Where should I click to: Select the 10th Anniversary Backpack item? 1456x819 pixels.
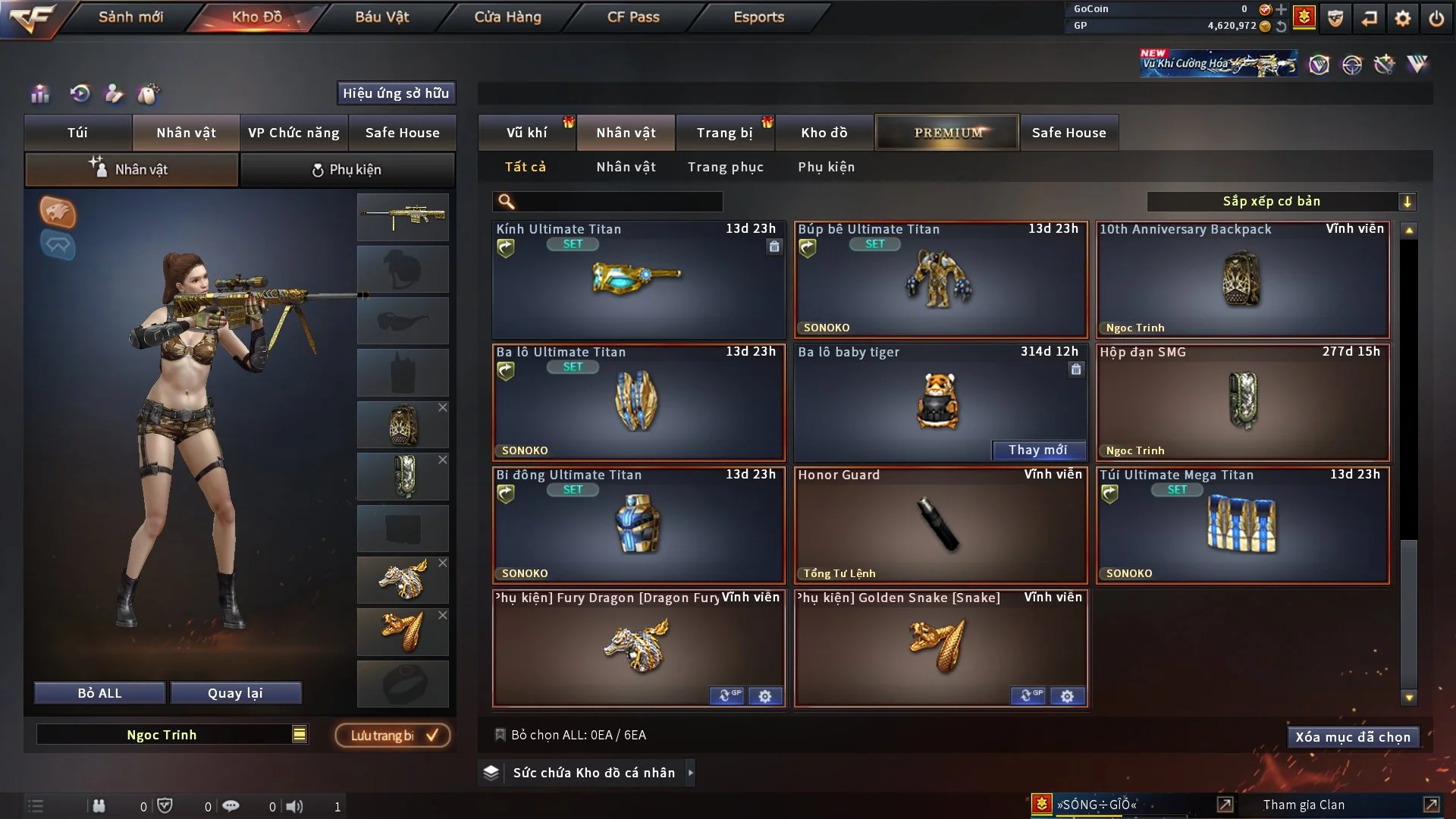click(x=1242, y=279)
